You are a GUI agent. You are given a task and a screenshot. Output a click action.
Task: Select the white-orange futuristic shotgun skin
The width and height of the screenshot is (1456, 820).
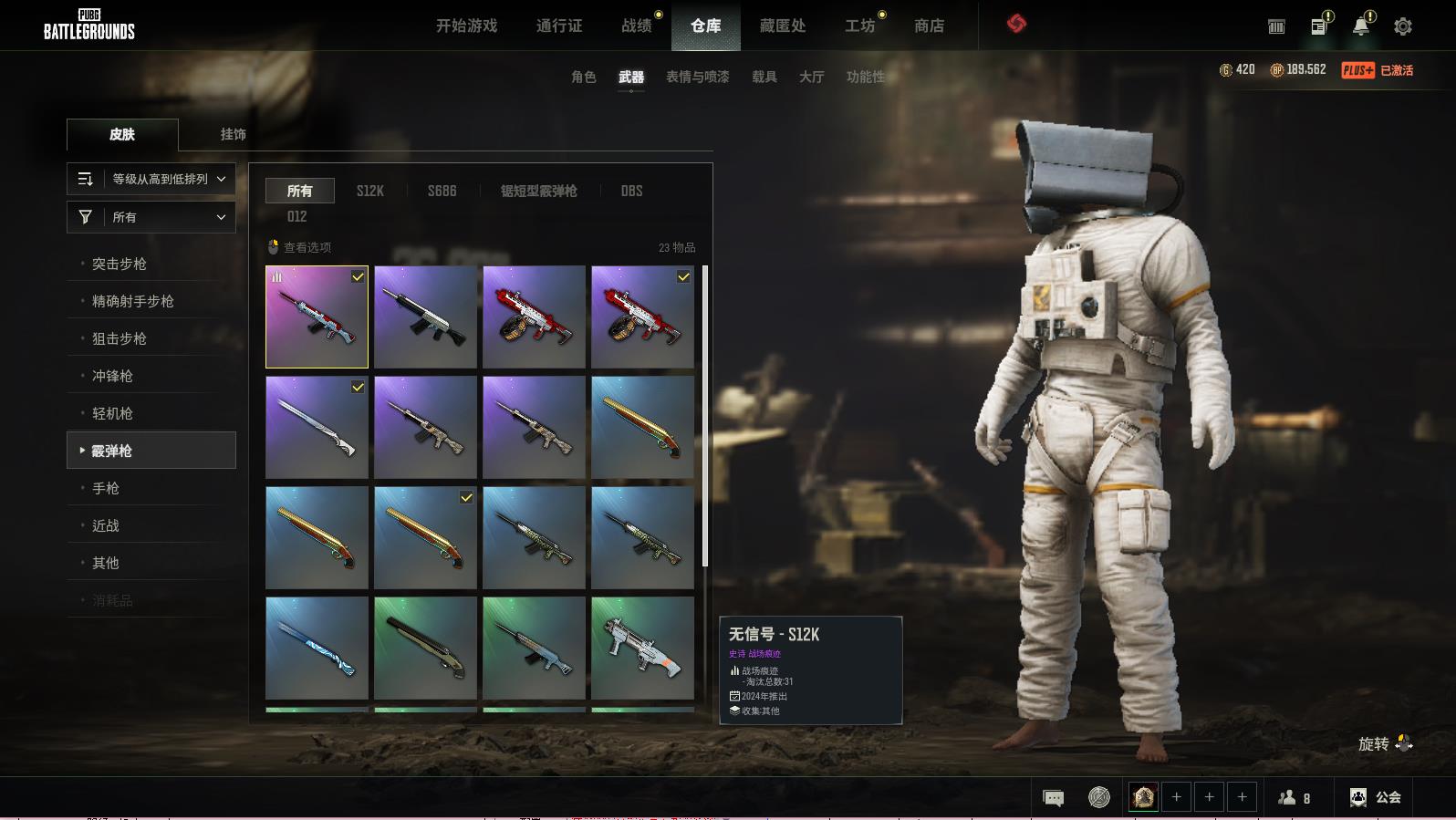642,648
